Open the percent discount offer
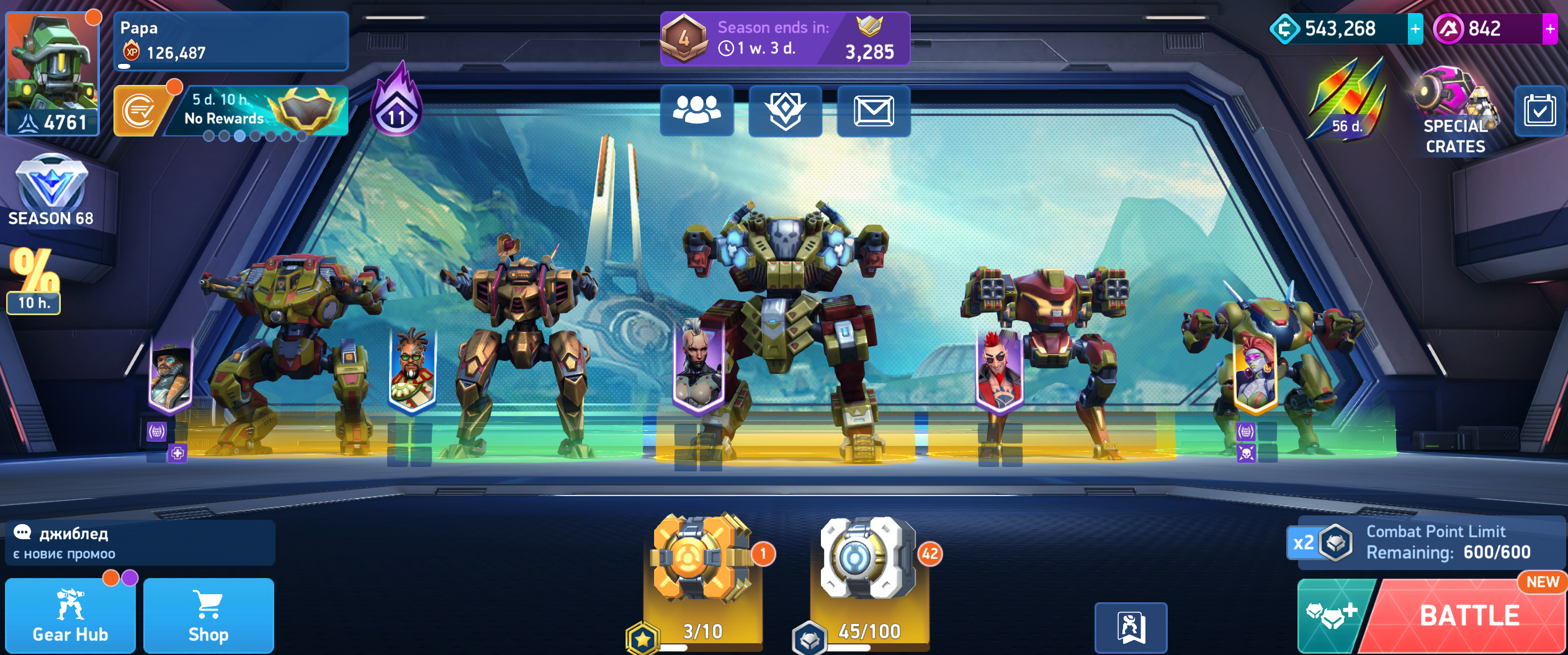Screen dimensions: 1568x655 click(34, 279)
